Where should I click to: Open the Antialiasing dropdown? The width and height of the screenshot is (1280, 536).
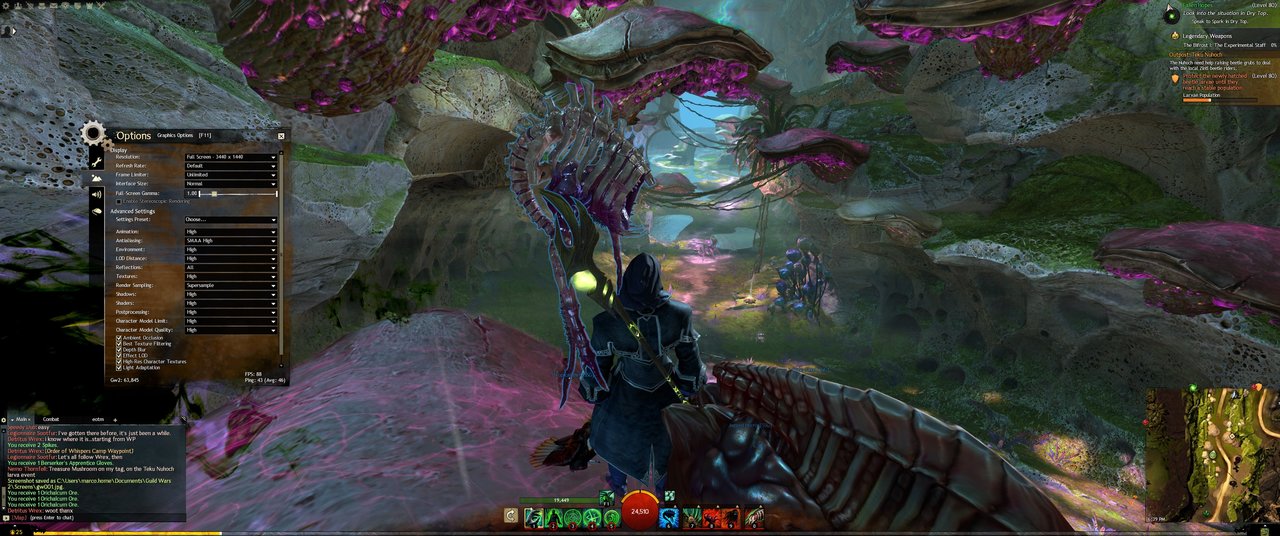tap(230, 241)
